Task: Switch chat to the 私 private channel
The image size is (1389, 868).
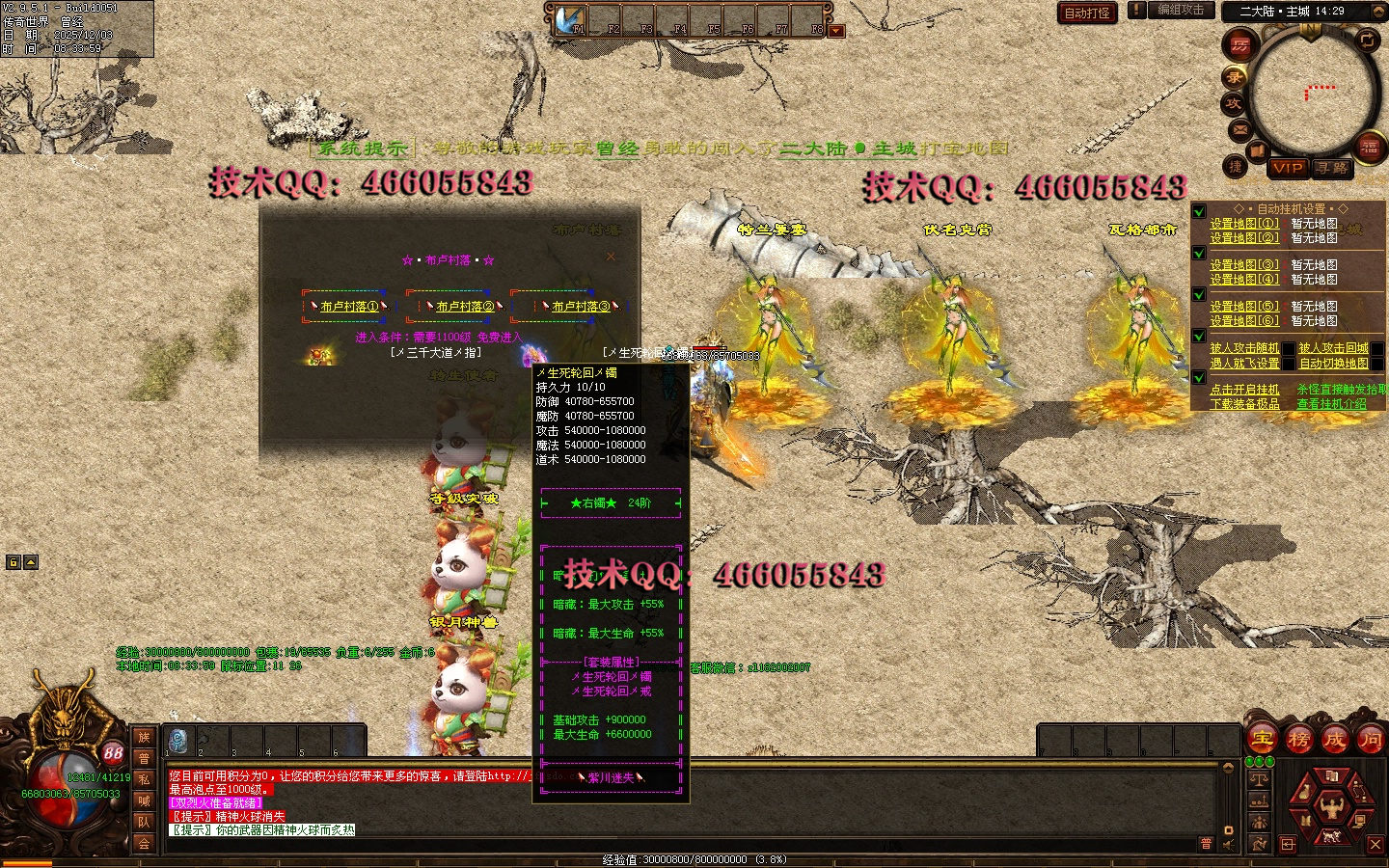Action: pyautogui.click(x=144, y=779)
